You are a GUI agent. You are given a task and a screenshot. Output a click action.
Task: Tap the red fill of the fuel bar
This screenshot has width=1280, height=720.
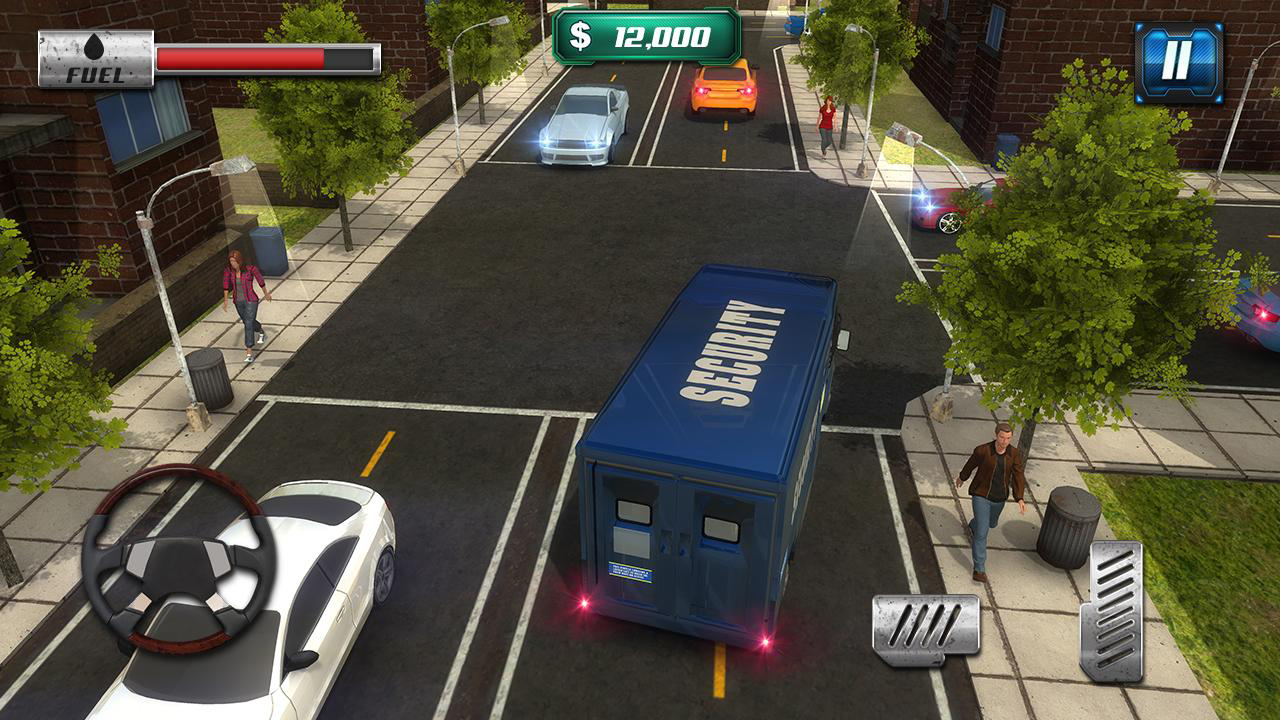pyautogui.click(x=240, y=59)
